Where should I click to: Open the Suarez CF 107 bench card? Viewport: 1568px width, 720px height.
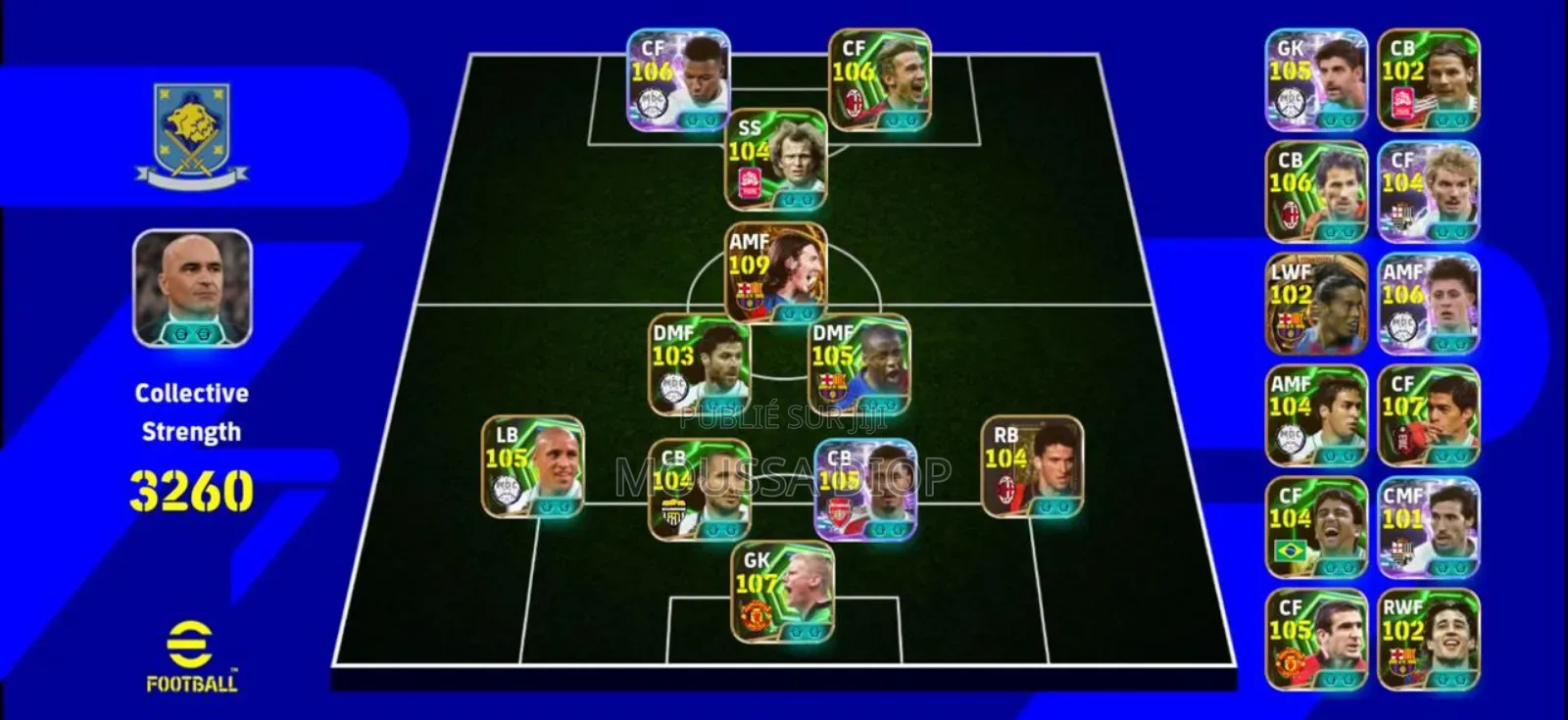[1427, 418]
